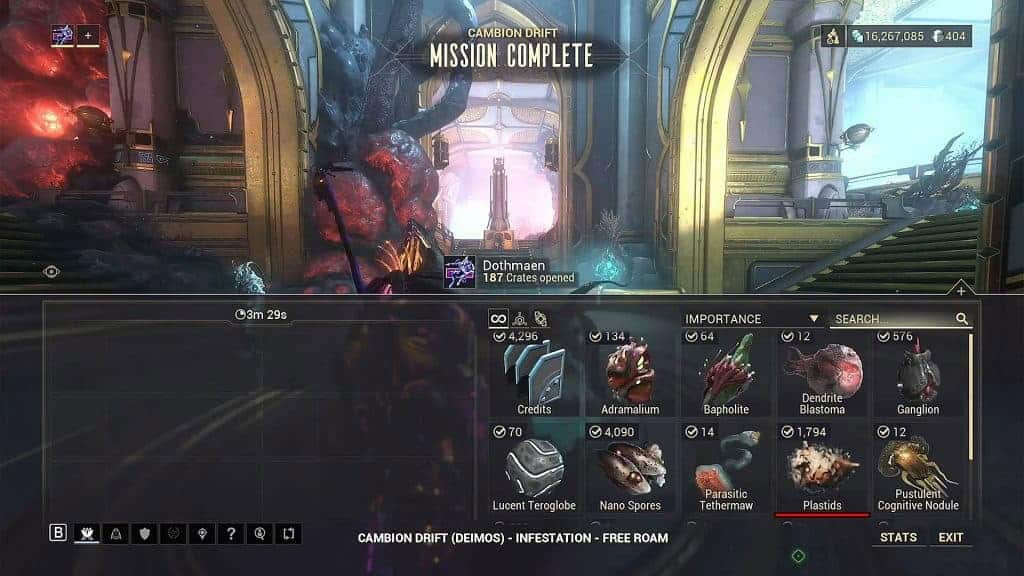
Task: Select the Plastids reward tile
Action: tap(822, 468)
